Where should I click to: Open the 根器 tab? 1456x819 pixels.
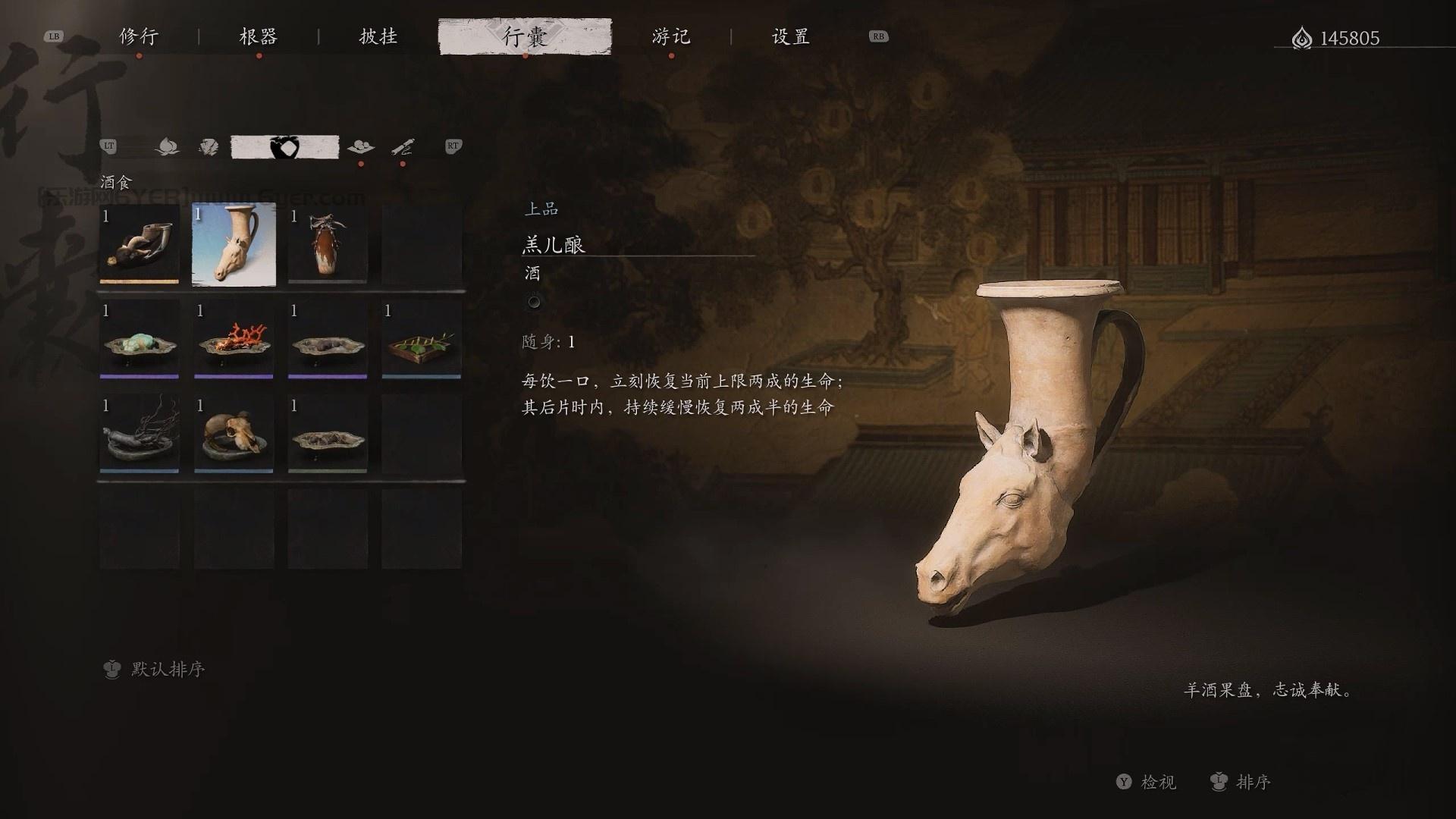point(259,36)
